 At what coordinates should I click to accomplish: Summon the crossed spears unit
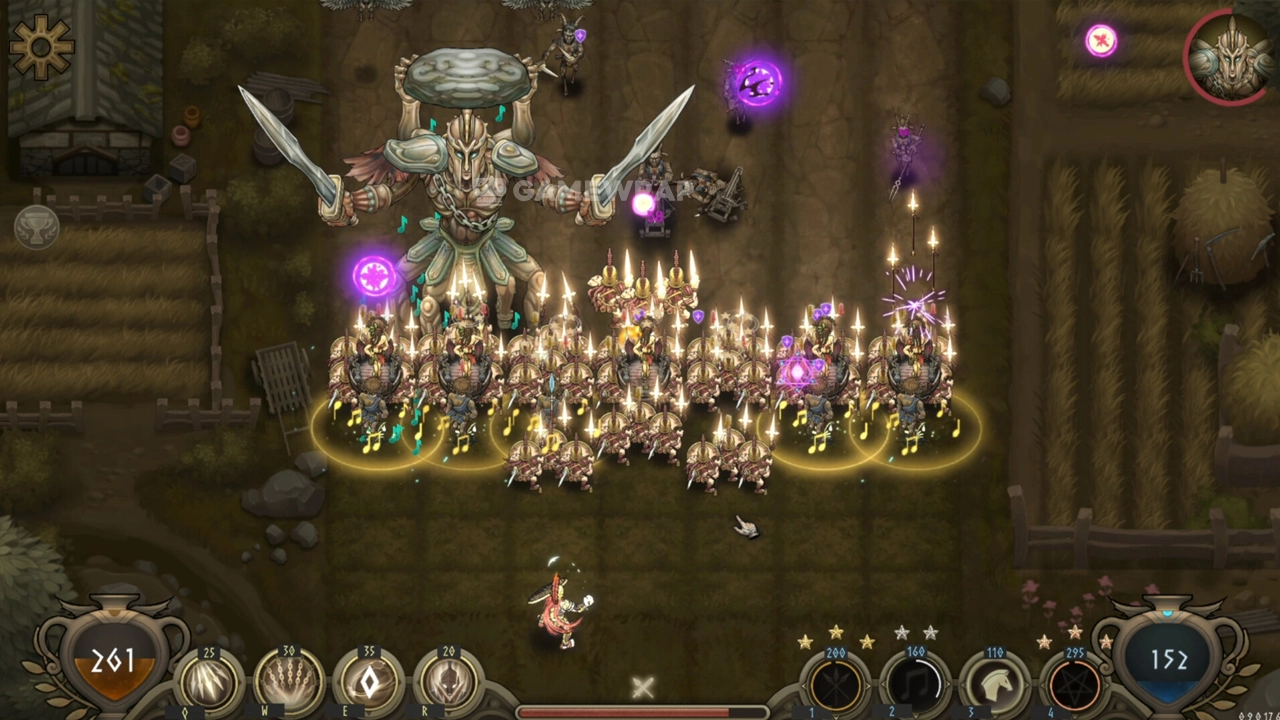click(x=836, y=686)
